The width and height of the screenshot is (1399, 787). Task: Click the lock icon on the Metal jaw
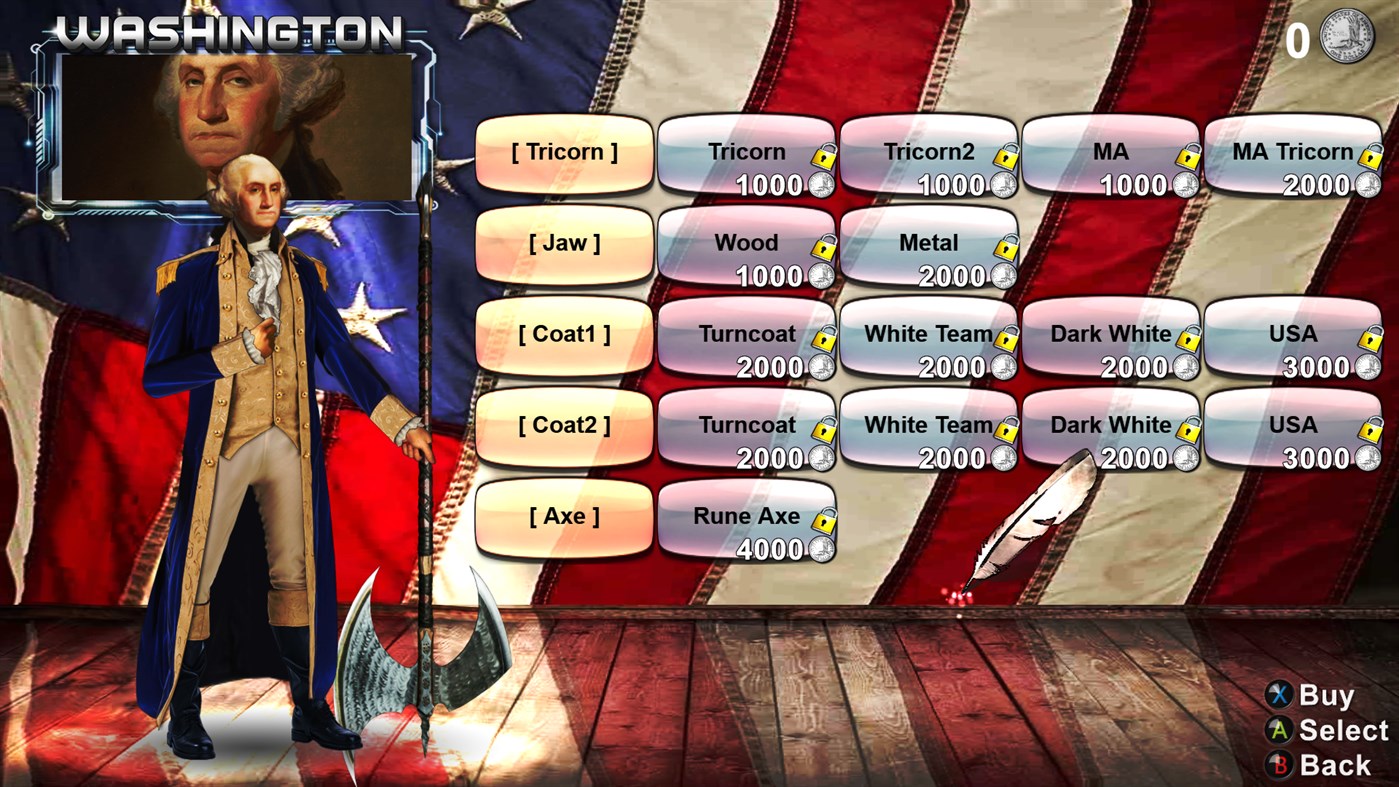tap(1008, 248)
